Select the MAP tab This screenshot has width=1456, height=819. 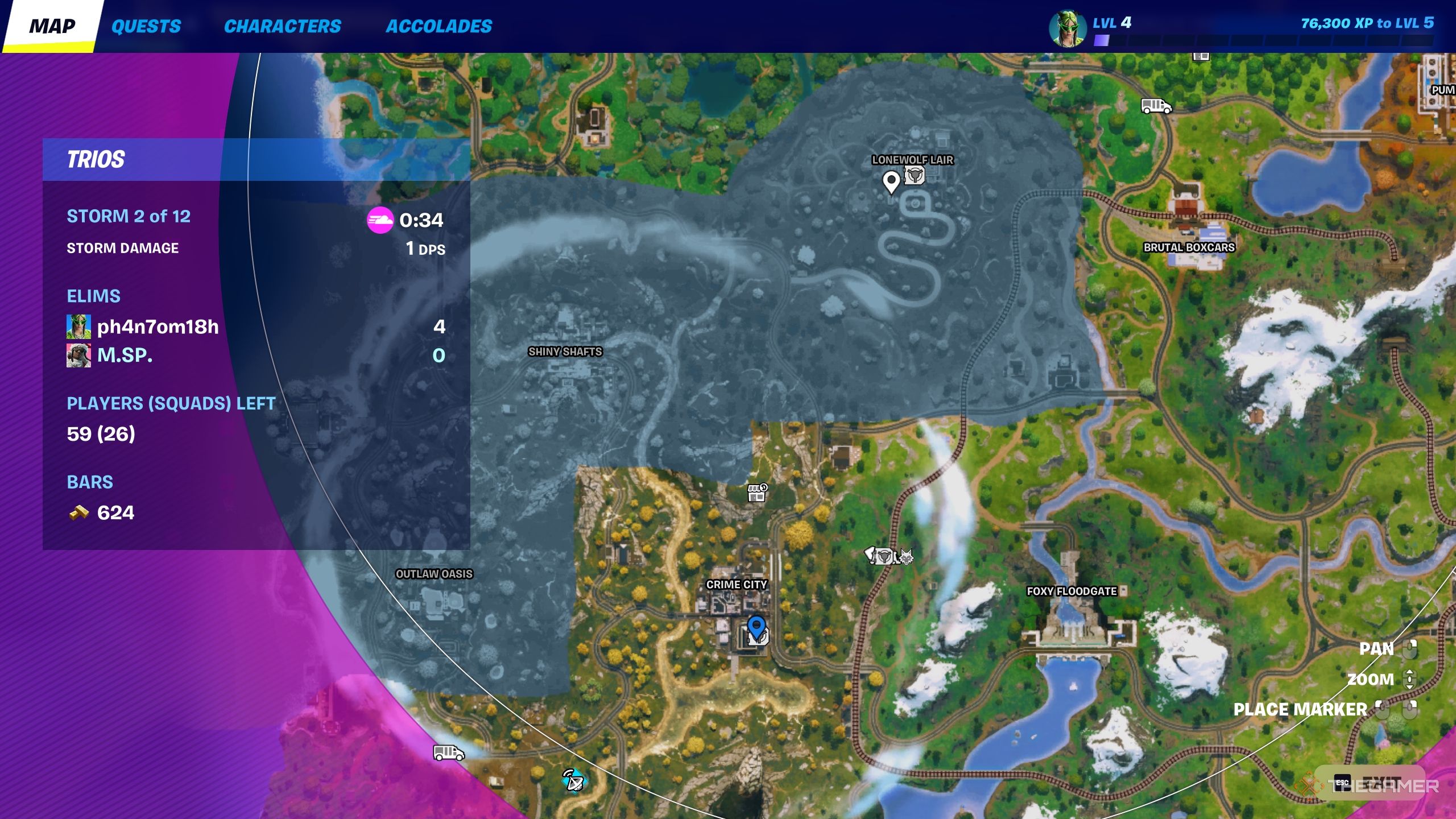[53, 25]
